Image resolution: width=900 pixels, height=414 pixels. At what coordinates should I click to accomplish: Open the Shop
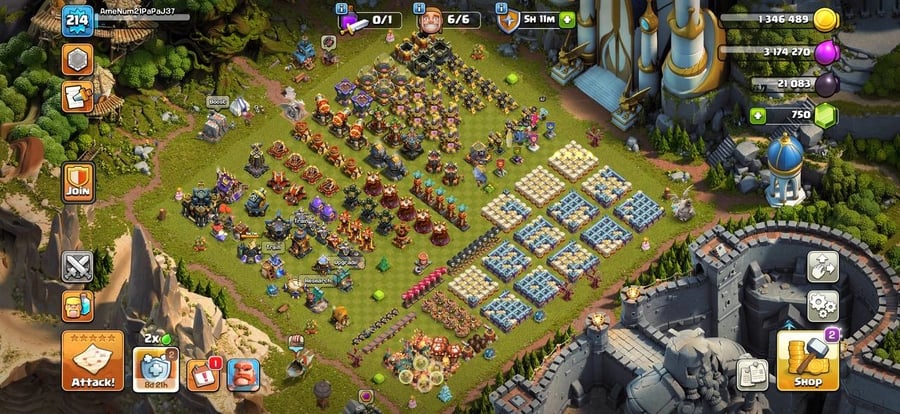(x=807, y=361)
